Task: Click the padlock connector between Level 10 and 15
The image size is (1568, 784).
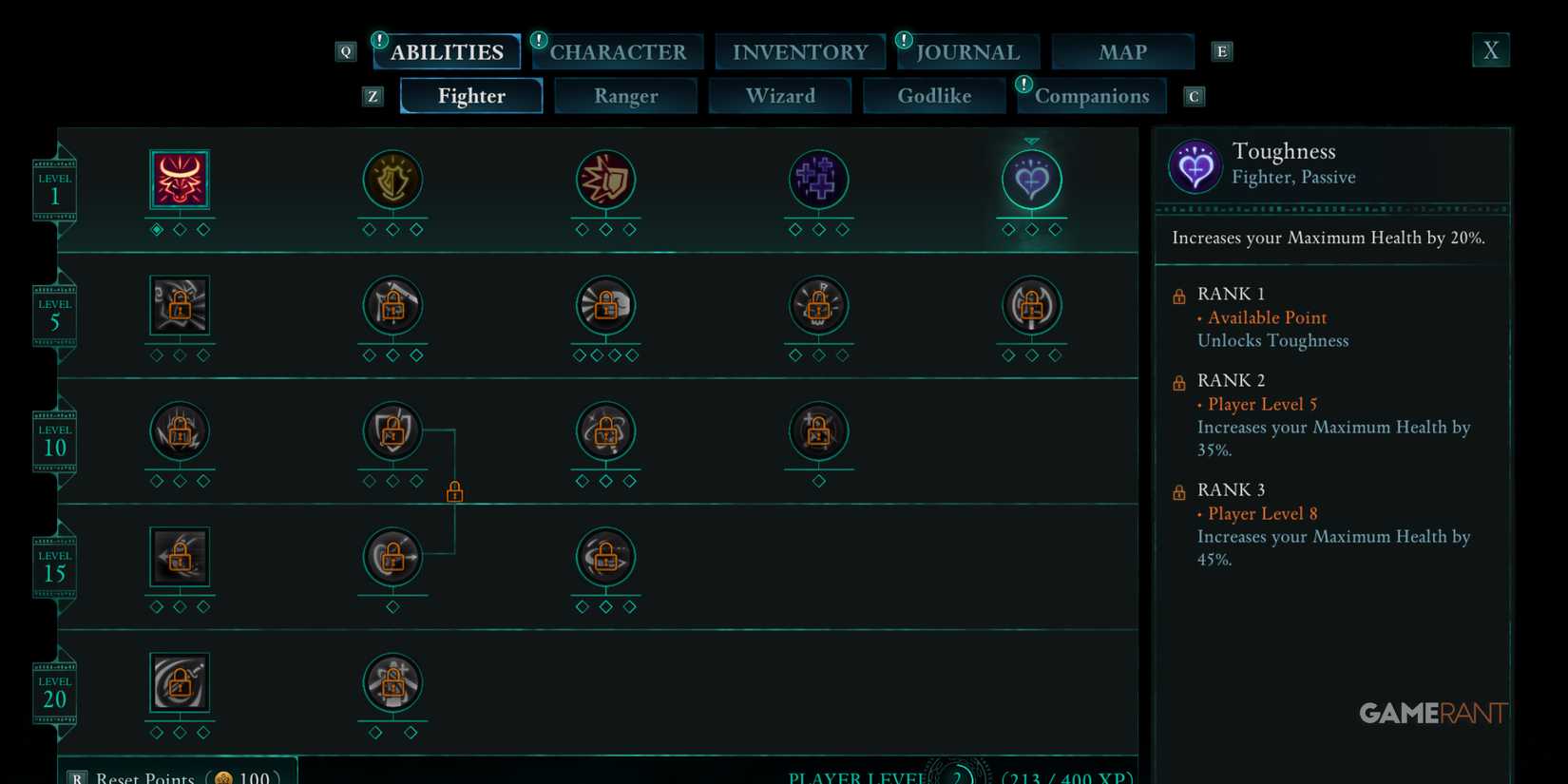Action: coord(455,490)
